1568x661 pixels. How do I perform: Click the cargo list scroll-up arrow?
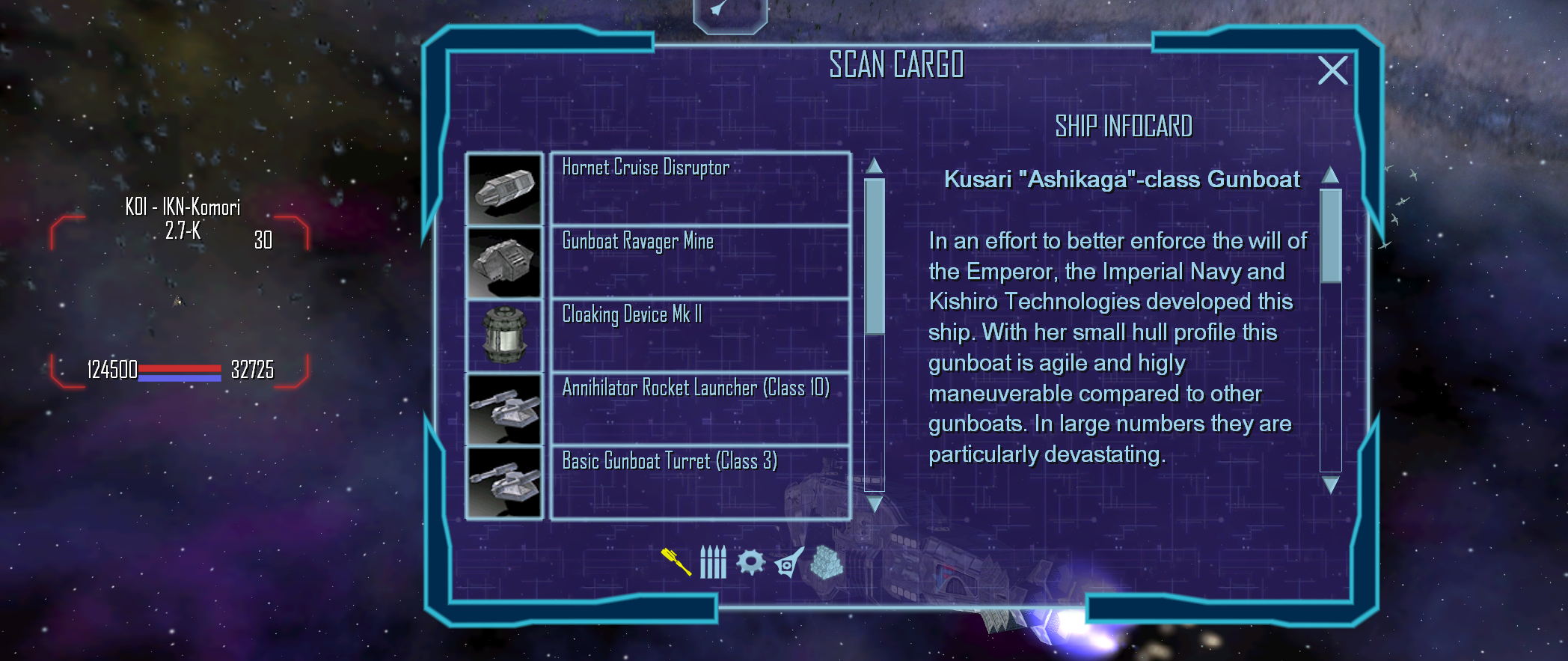click(875, 165)
